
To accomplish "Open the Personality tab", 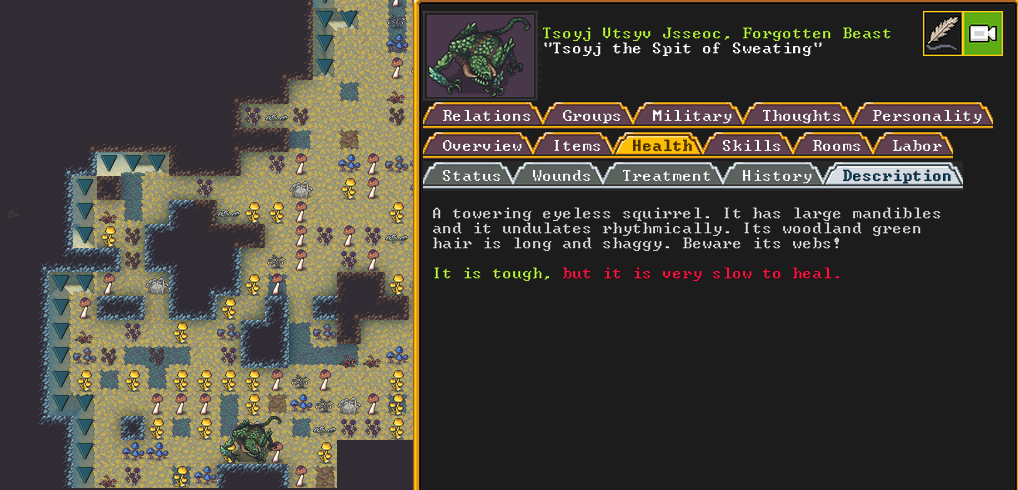I will coord(926,116).
